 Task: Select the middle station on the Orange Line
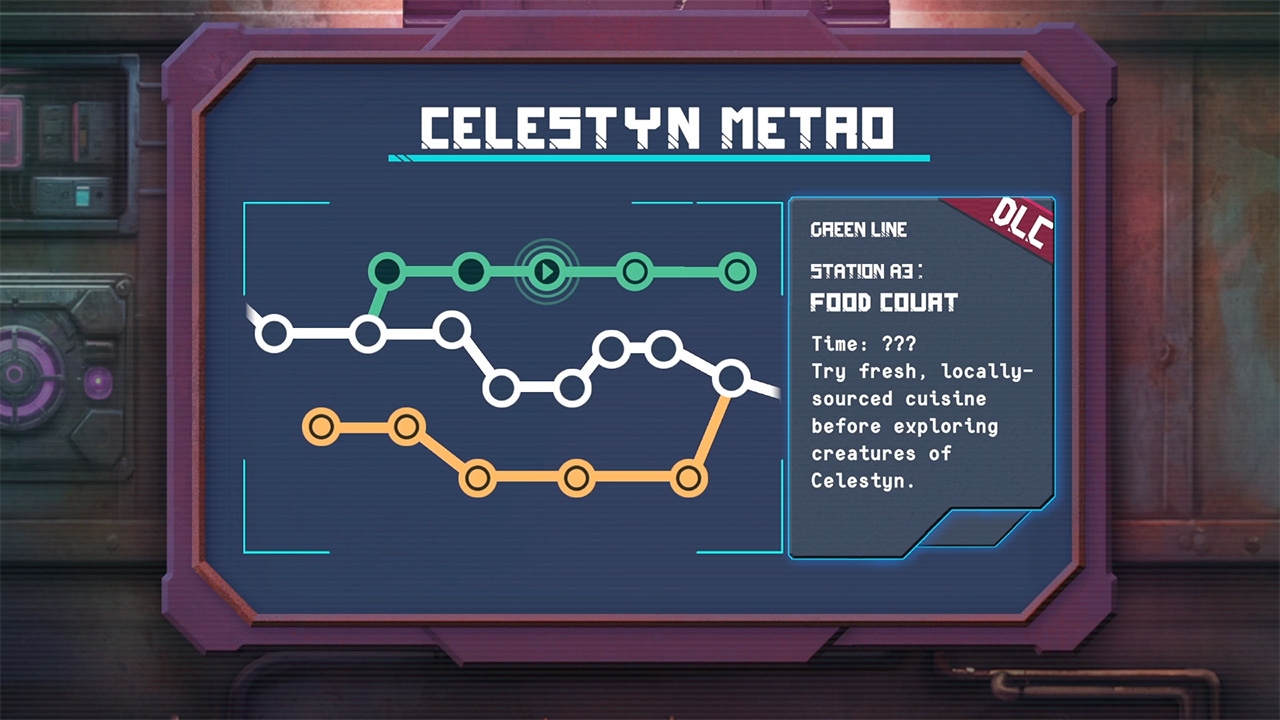click(x=477, y=478)
